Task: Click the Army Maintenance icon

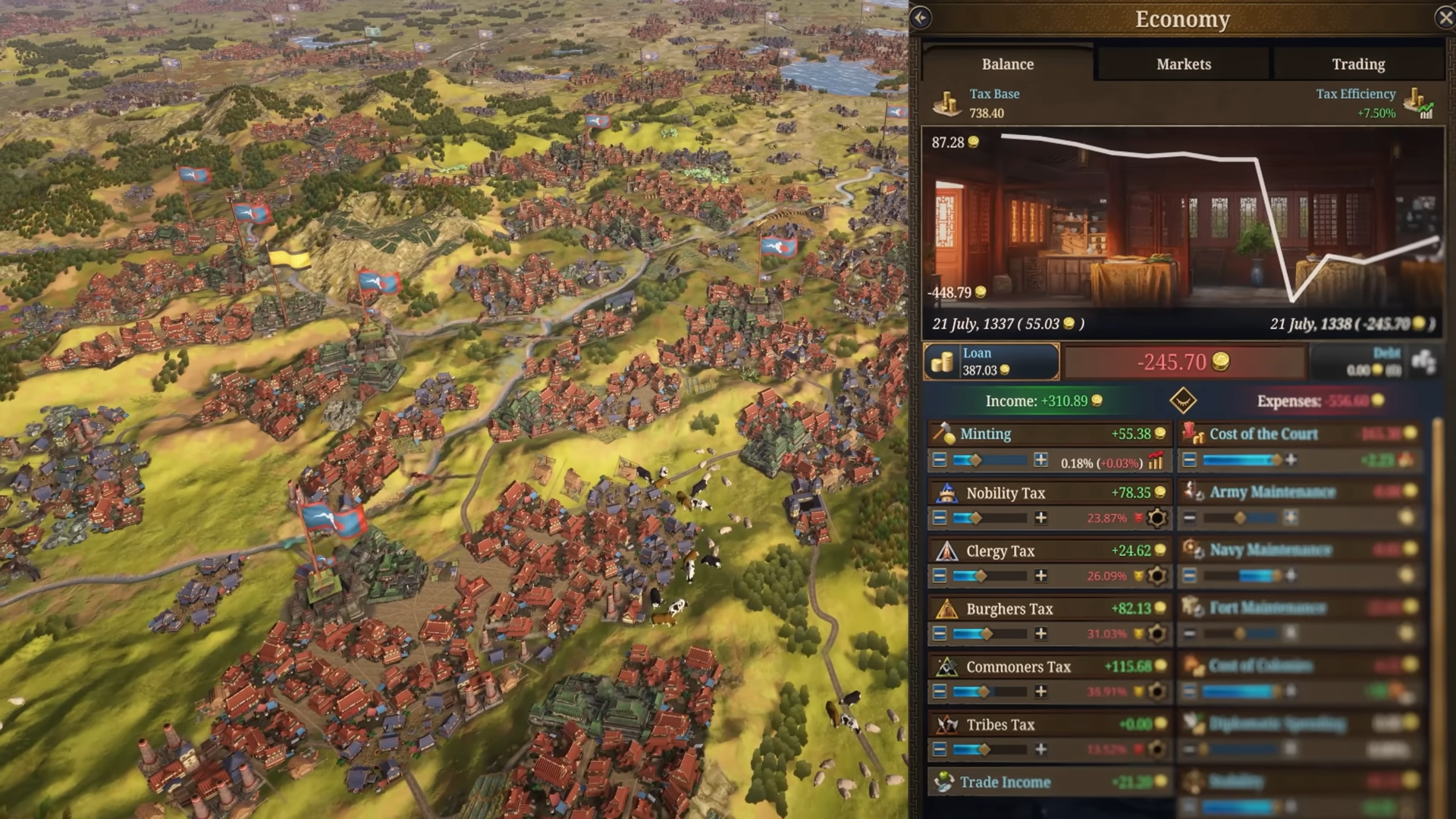Action: coord(1195,492)
